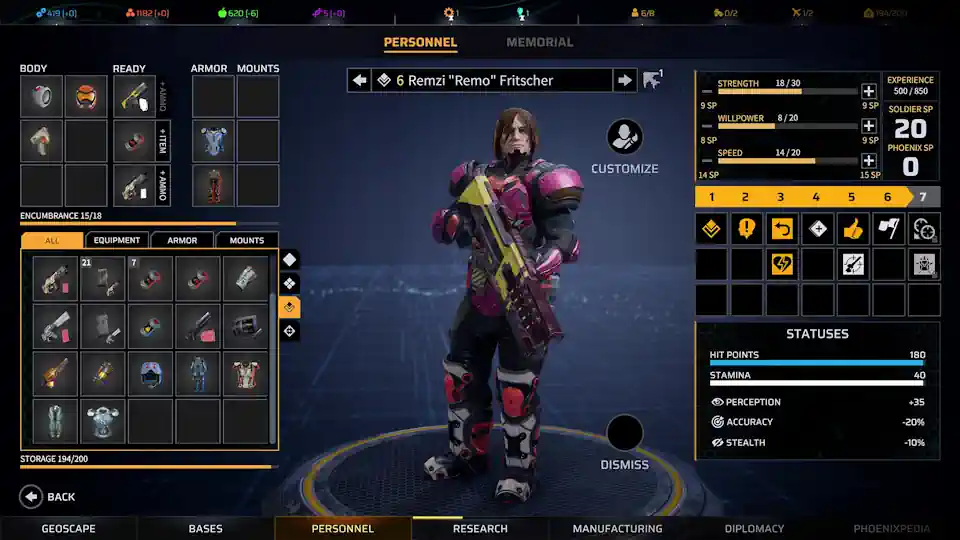This screenshot has width=960, height=540.
Task: Open the Research screen
Action: [480, 528]
